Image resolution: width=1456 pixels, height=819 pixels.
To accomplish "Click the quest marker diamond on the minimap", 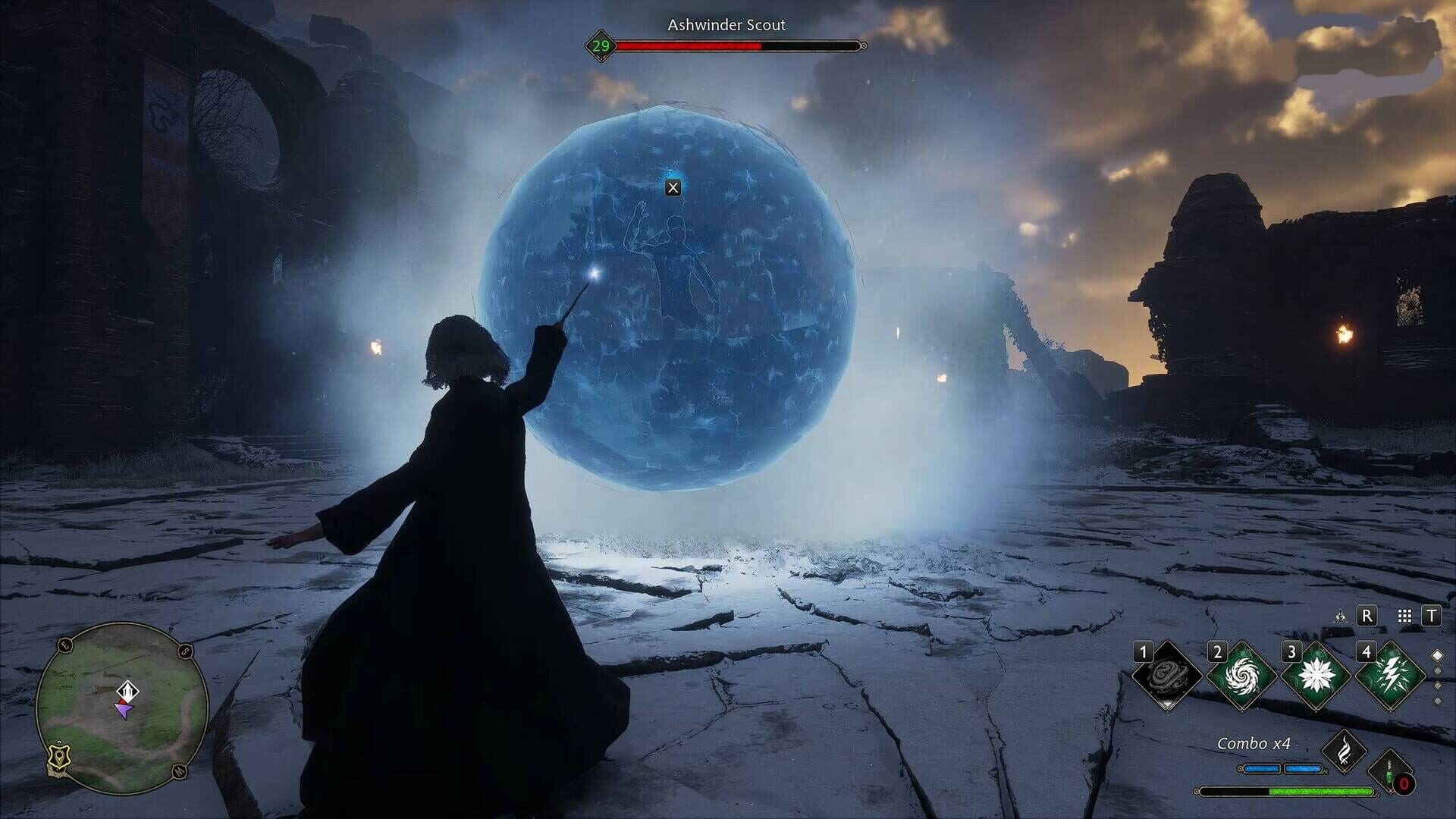I will click(127, 692).
